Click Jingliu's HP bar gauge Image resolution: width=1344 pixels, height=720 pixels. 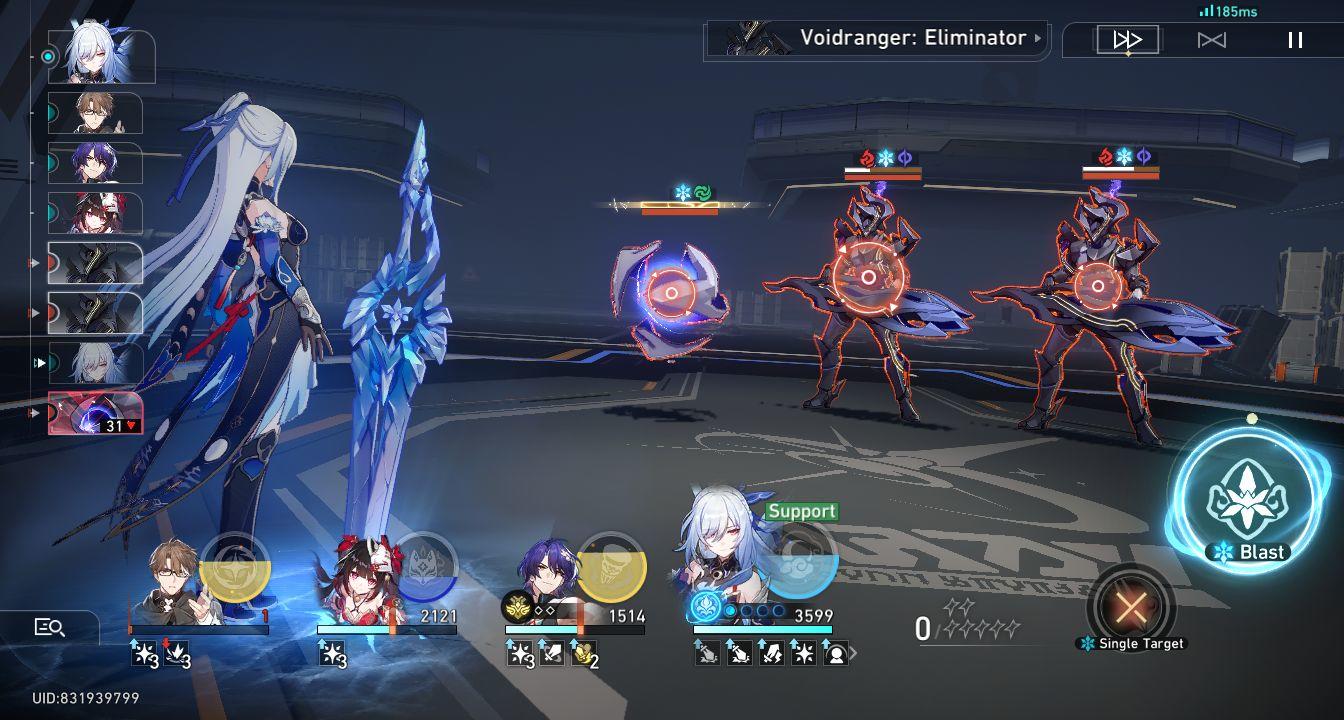[762, 630]
